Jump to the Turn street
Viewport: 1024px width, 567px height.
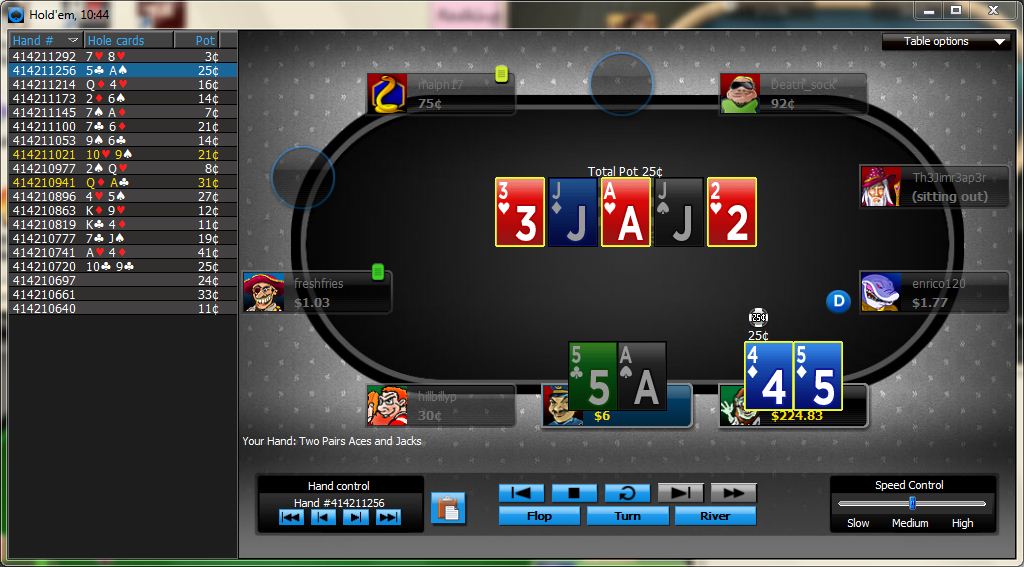tap(627, 516)
